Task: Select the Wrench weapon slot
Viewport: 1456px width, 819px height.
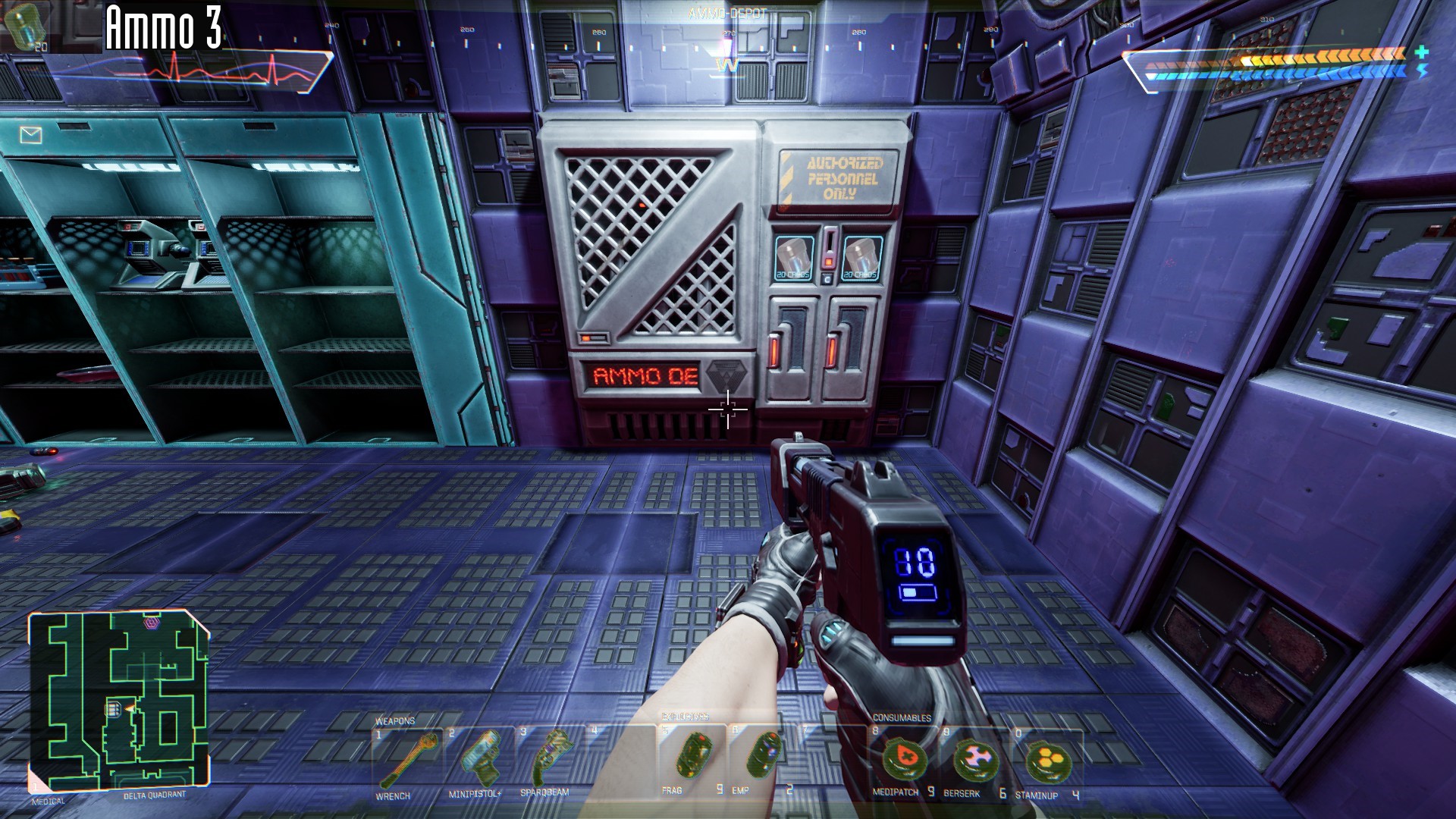Action: click(x=403, y=761)
